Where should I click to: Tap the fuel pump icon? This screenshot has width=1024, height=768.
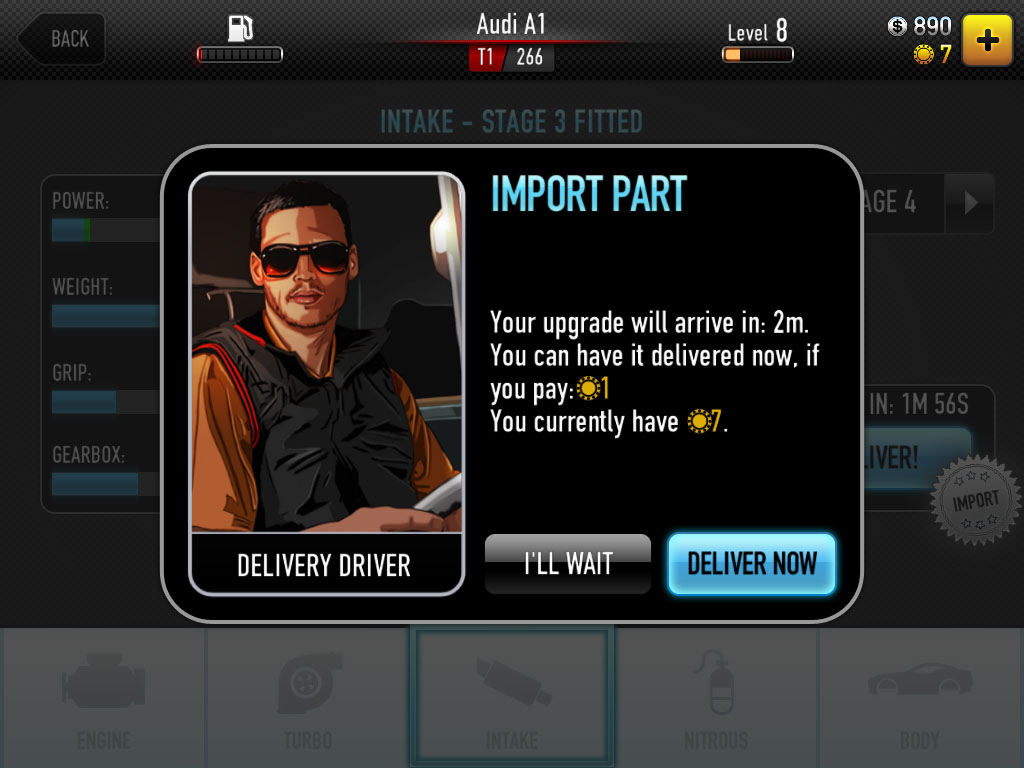point(240,28)
